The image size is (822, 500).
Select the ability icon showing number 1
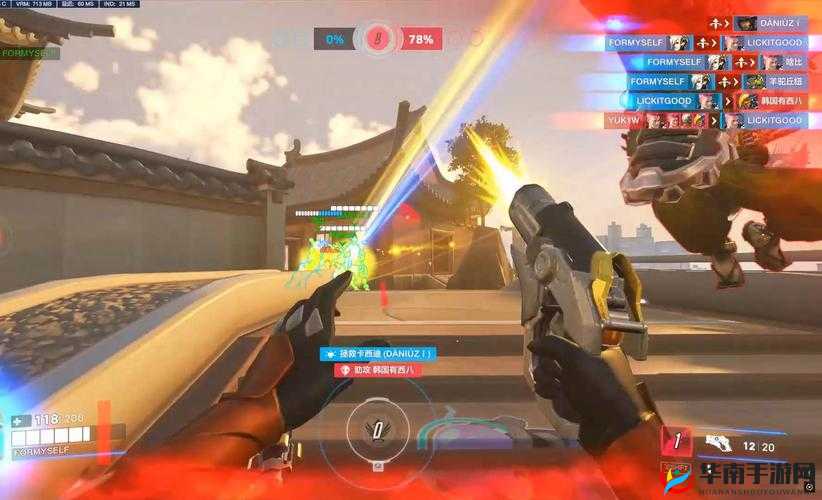coord(677,441)
